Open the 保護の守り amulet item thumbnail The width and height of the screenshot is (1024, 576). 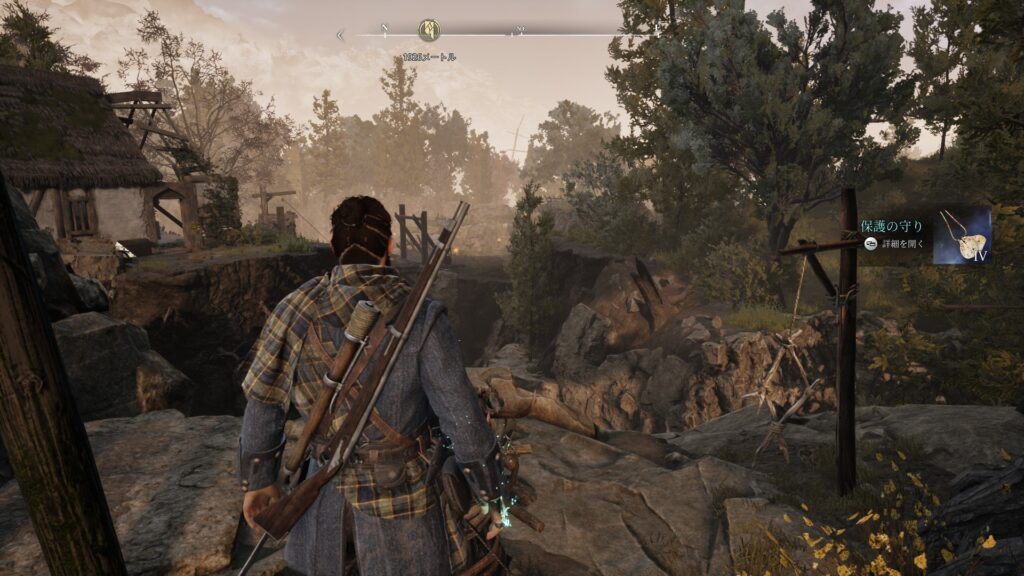pos(961,236)
